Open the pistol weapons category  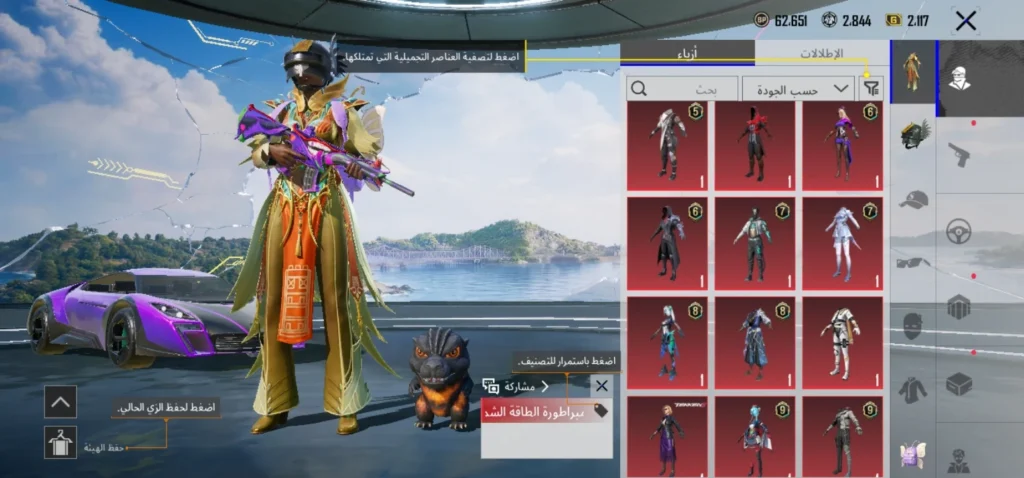click(x=959, y=154)
